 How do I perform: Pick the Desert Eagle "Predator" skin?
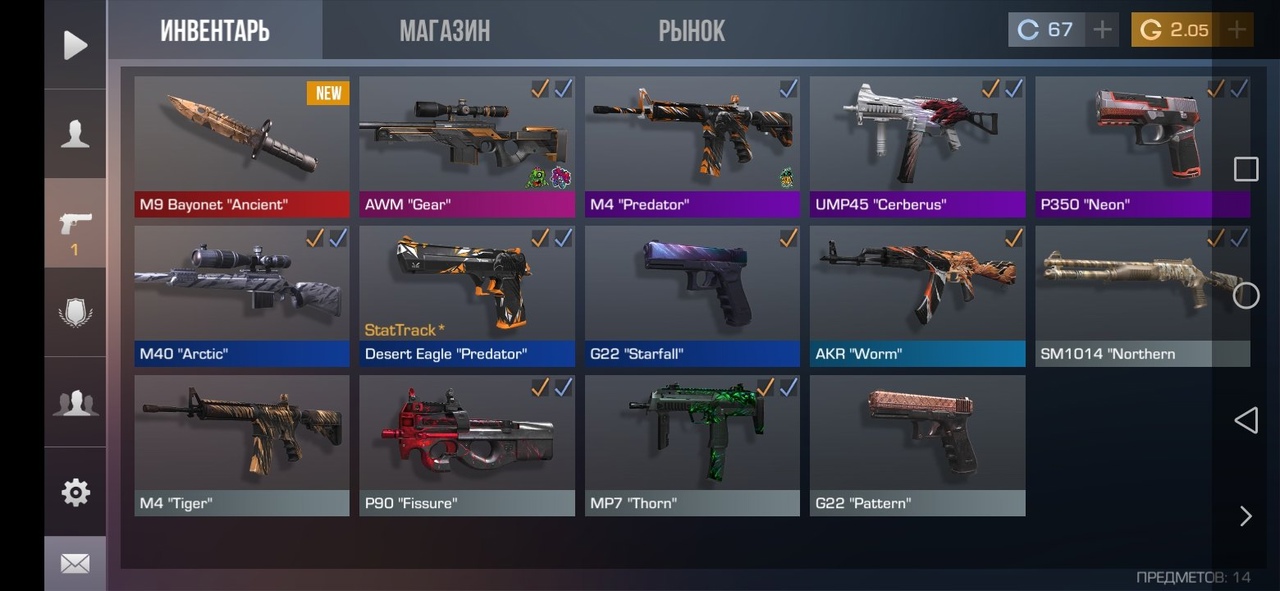467,296
